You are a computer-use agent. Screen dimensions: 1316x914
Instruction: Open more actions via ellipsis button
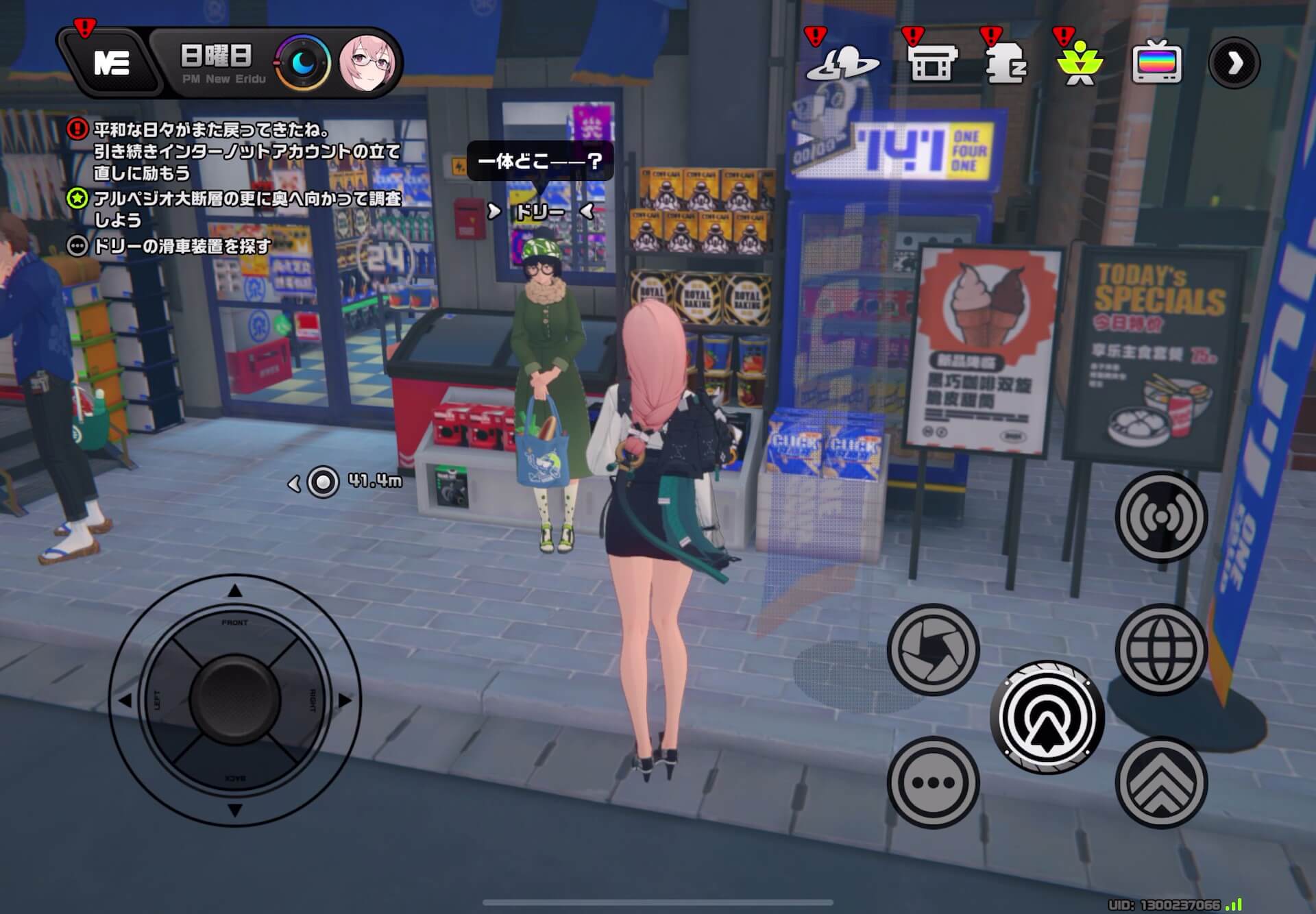(934, 783)
